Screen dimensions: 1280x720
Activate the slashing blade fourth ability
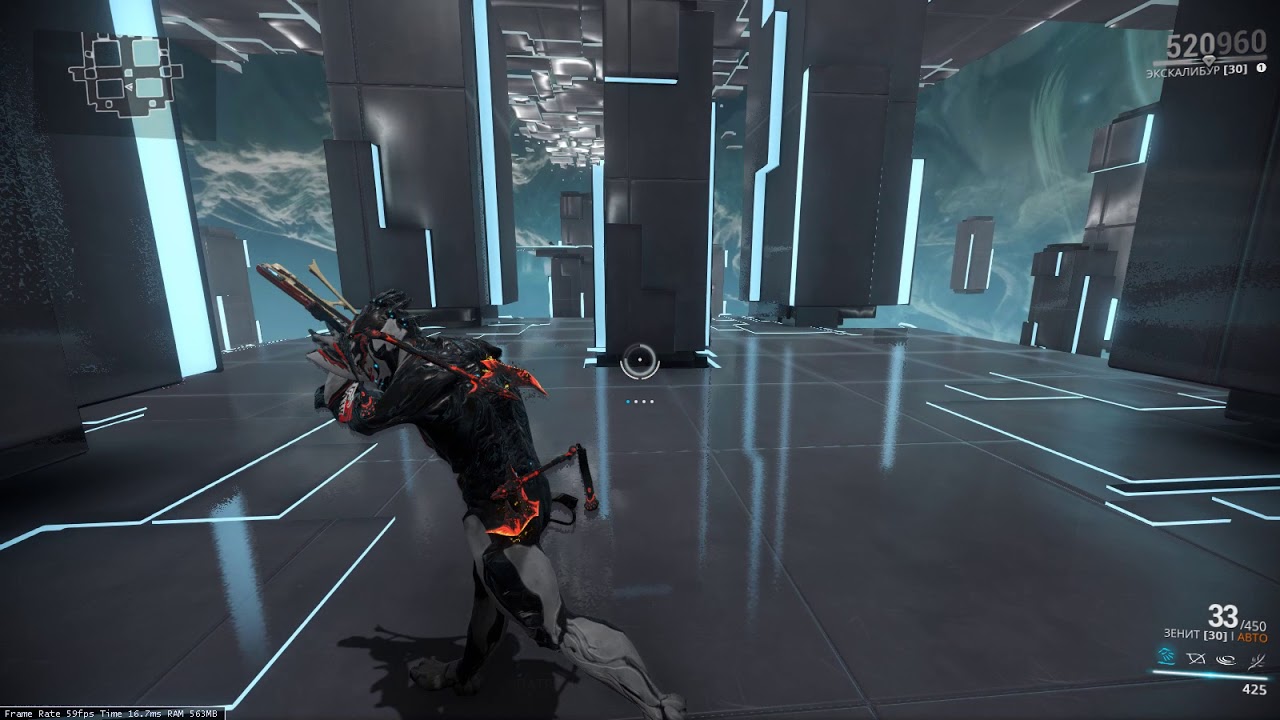click(1256, 658)
